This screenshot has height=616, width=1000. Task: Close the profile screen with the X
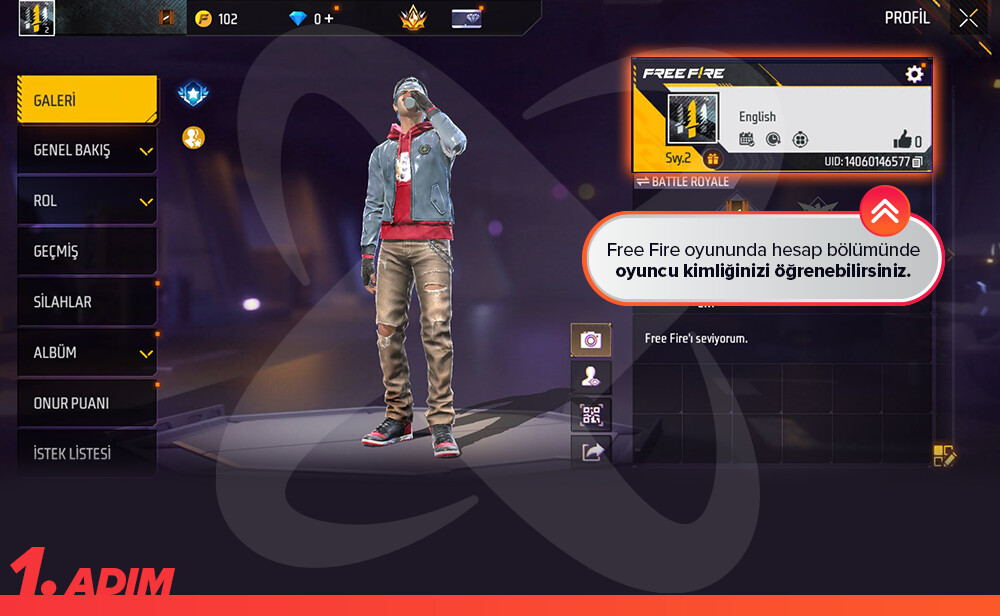tap(968, 18)
